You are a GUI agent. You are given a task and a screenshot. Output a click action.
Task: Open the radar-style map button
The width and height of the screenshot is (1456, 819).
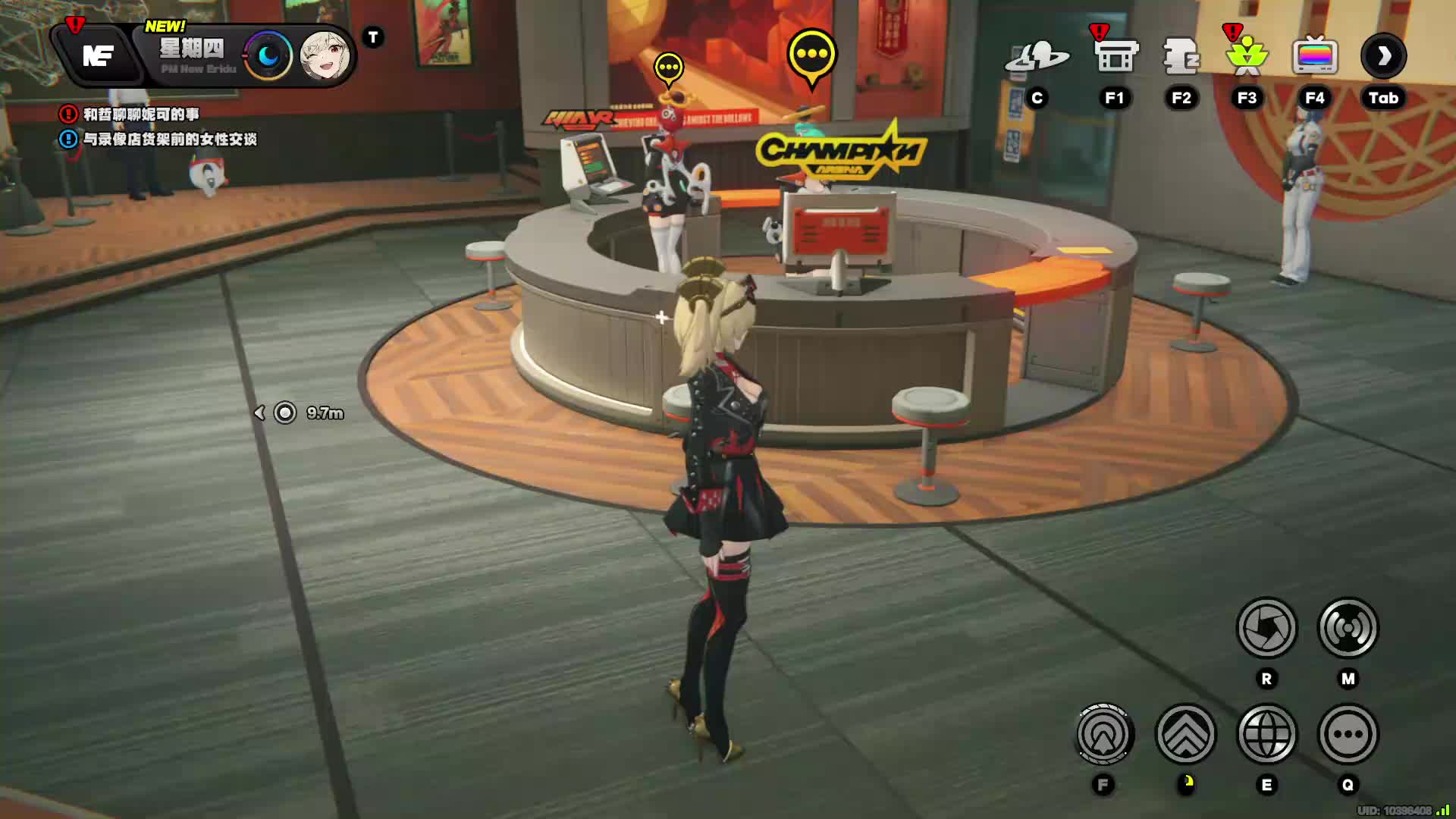(1348, 628)
